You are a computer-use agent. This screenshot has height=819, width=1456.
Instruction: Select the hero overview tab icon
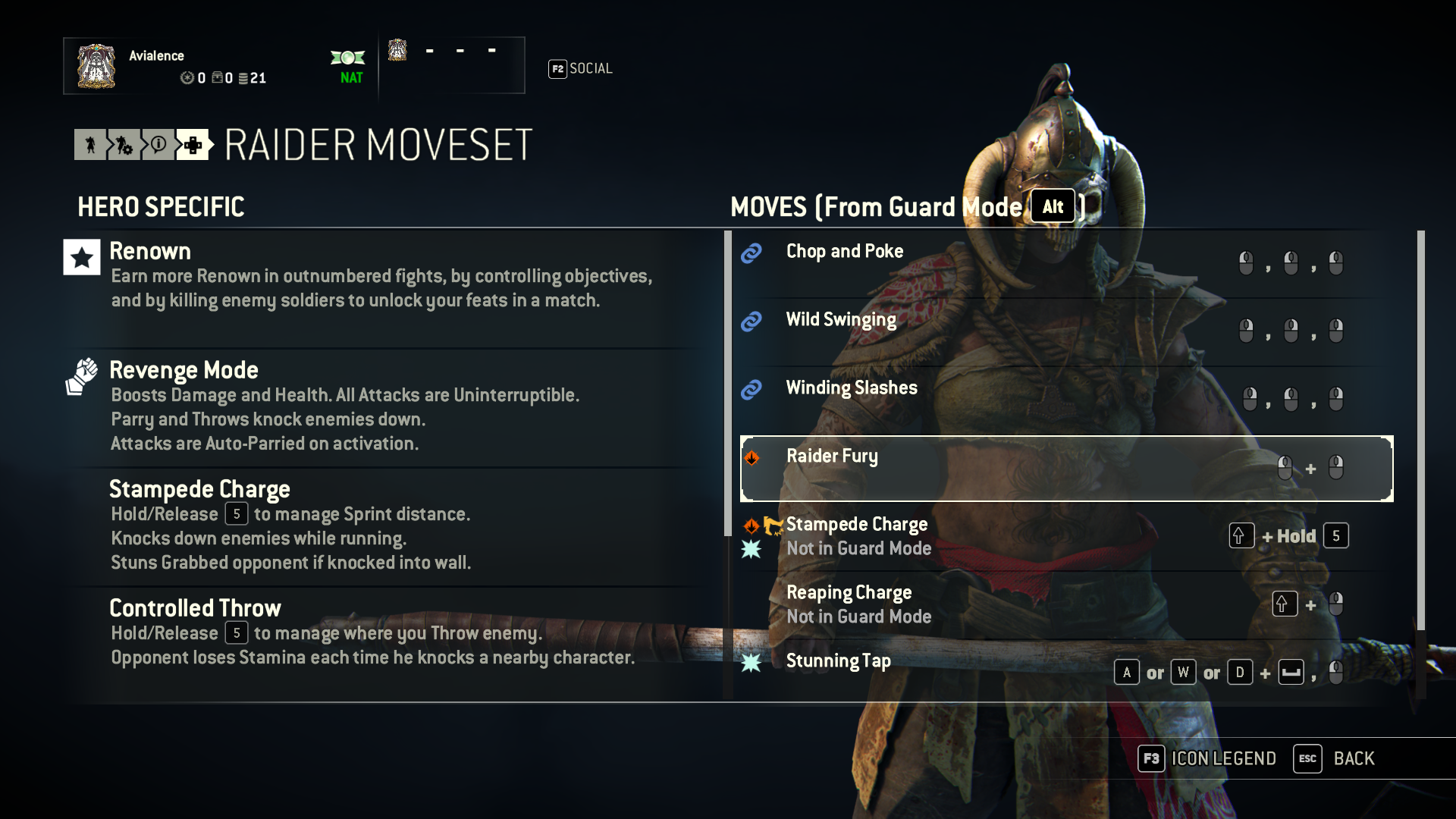point(90,146)
